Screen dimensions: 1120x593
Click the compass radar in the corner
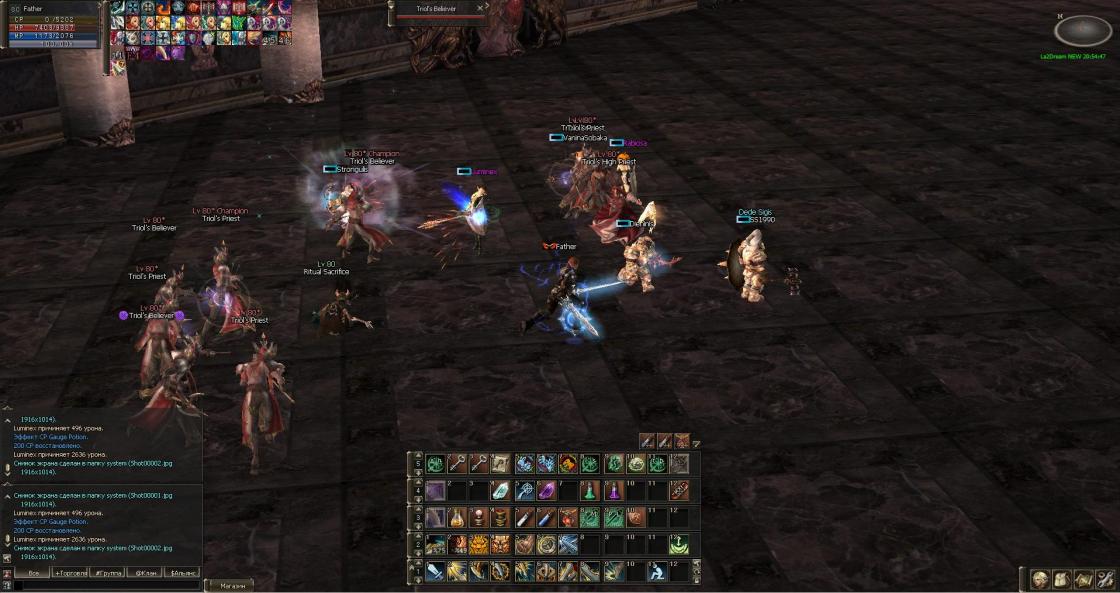[x=1082, y=31]
